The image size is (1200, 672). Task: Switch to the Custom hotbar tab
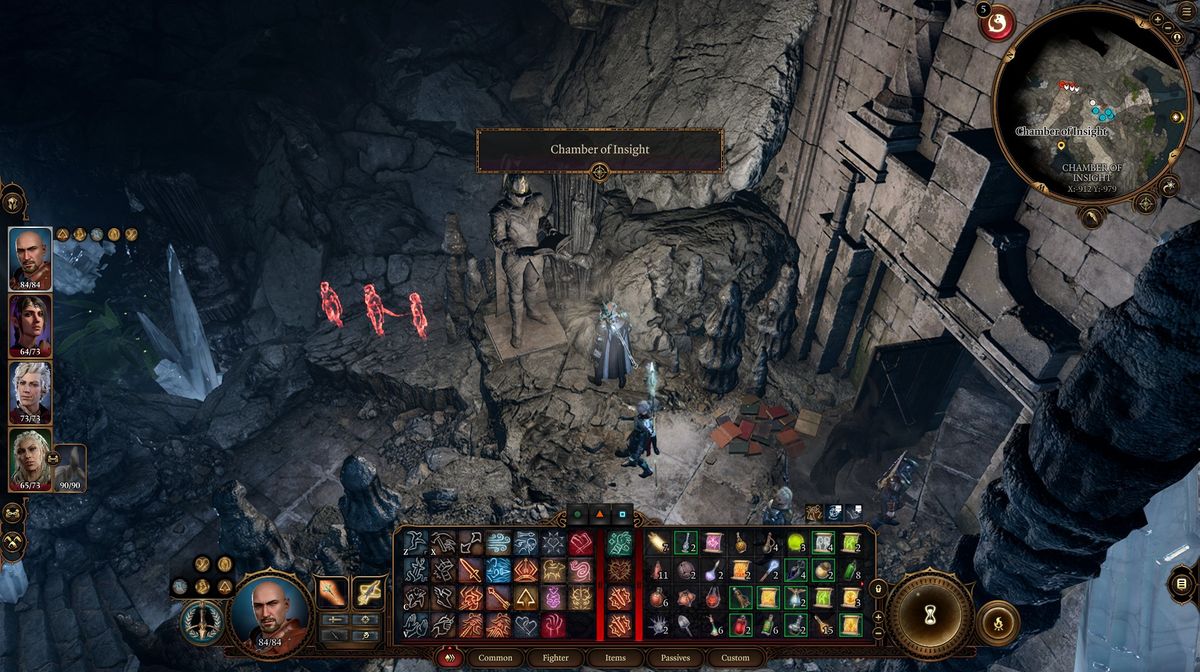tap(735, 657)
